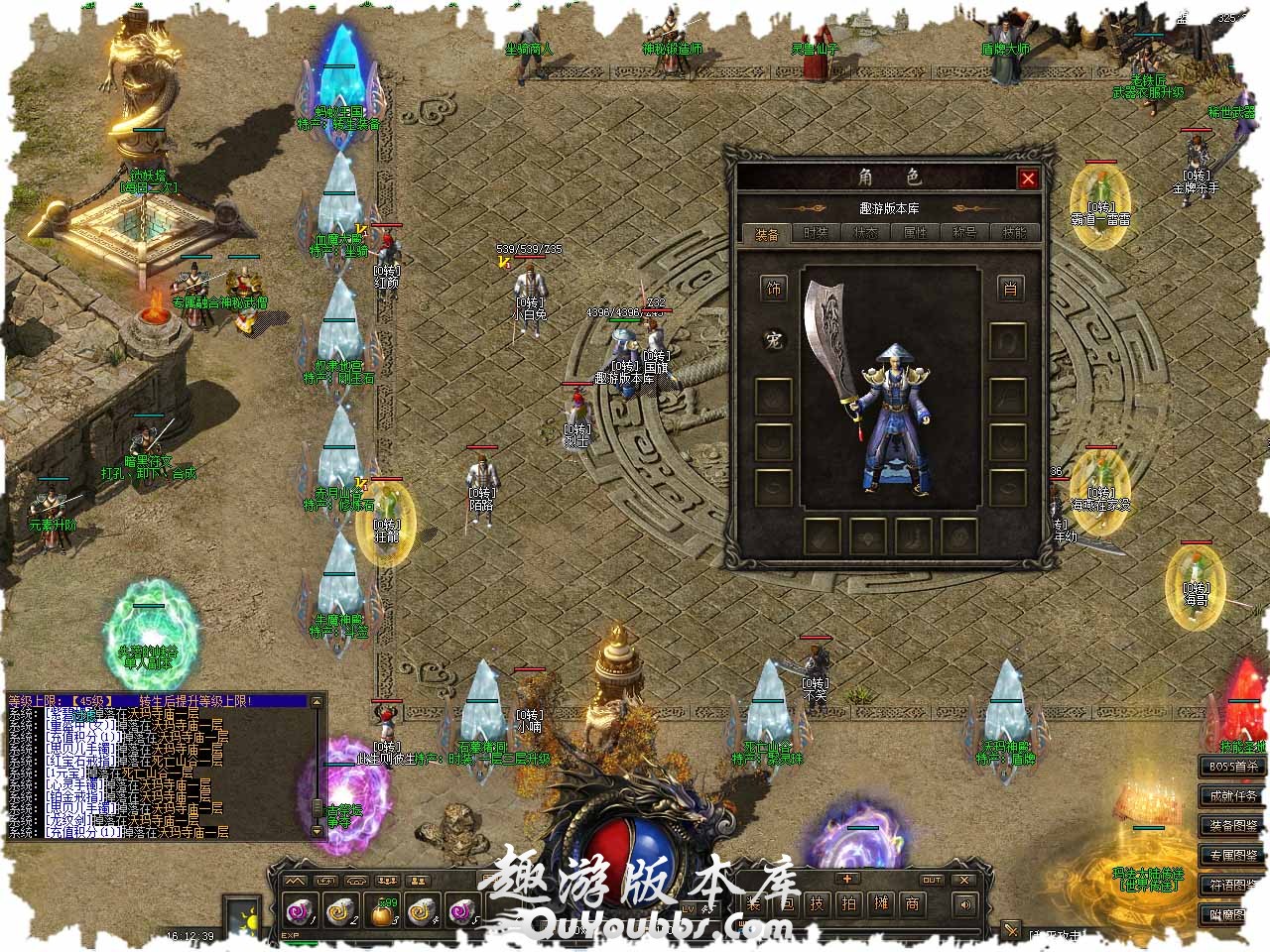Open the 拍 auction shortcut button
Image resolution: width=1270 pixels, height=952 pixels.
coord(848,903)
